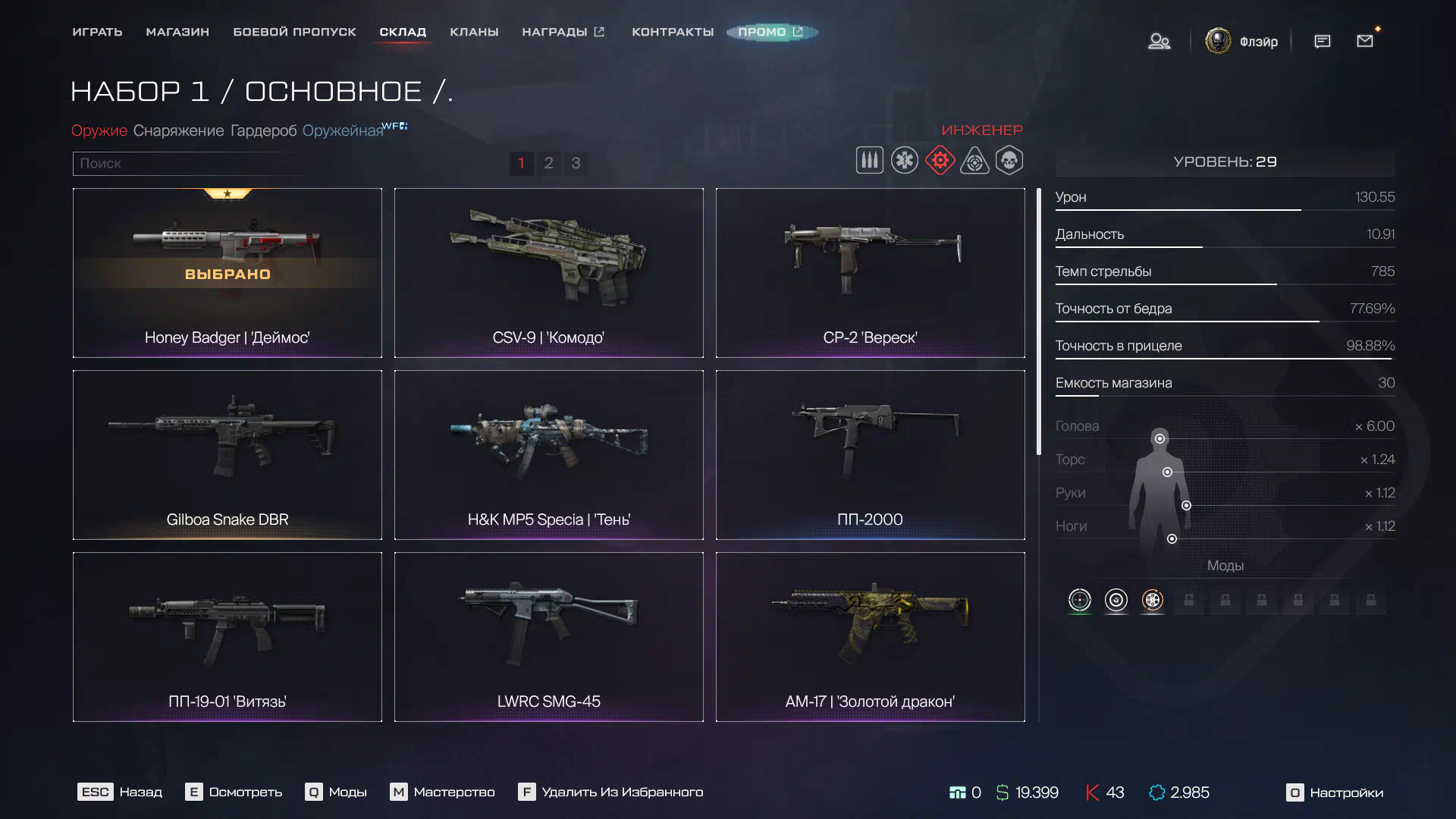The image size is (1456, 819).
Task: Open the Играть menu
Action: (97, 32)
